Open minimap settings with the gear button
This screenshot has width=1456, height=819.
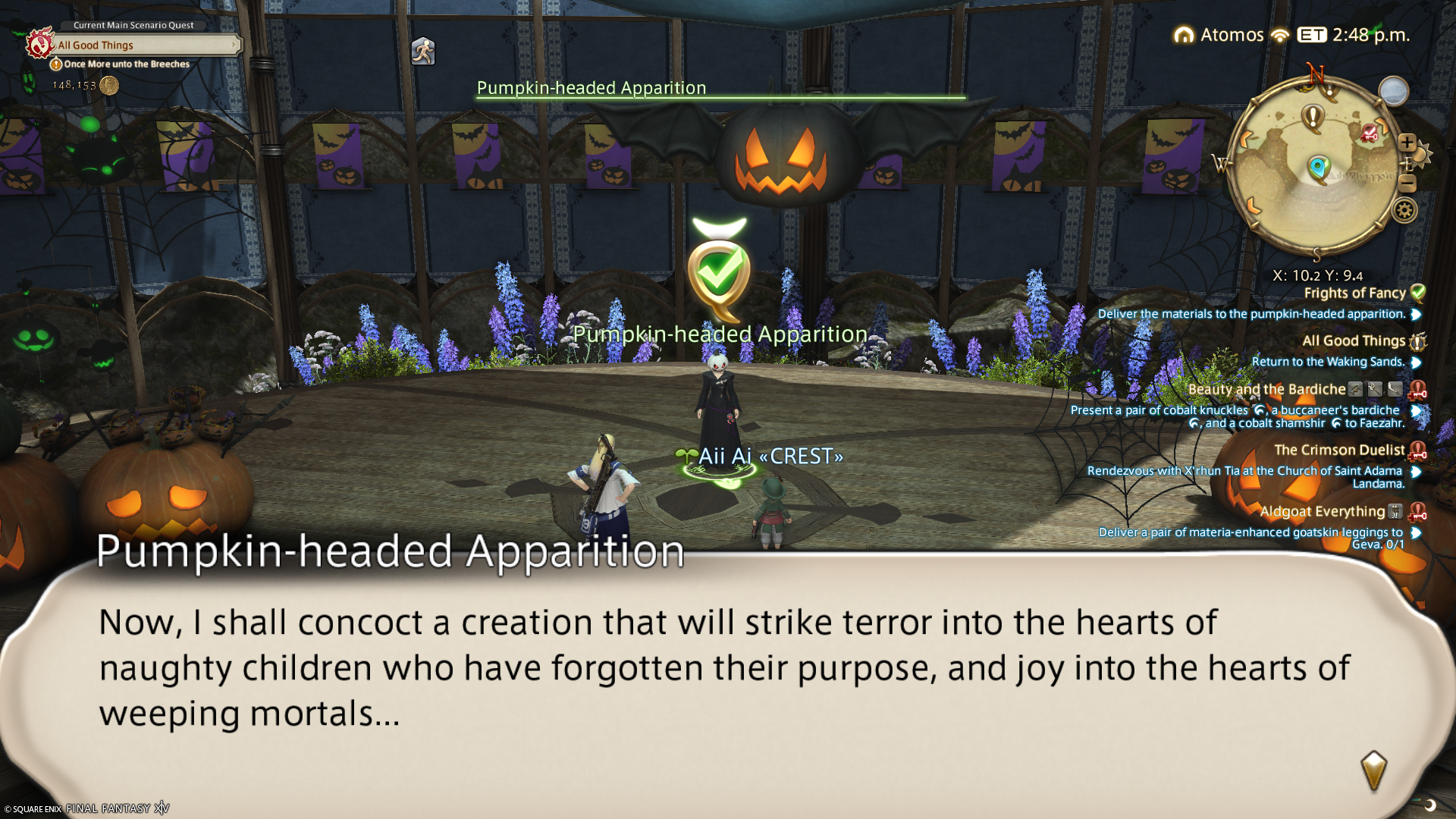[x=1404, y=210]
